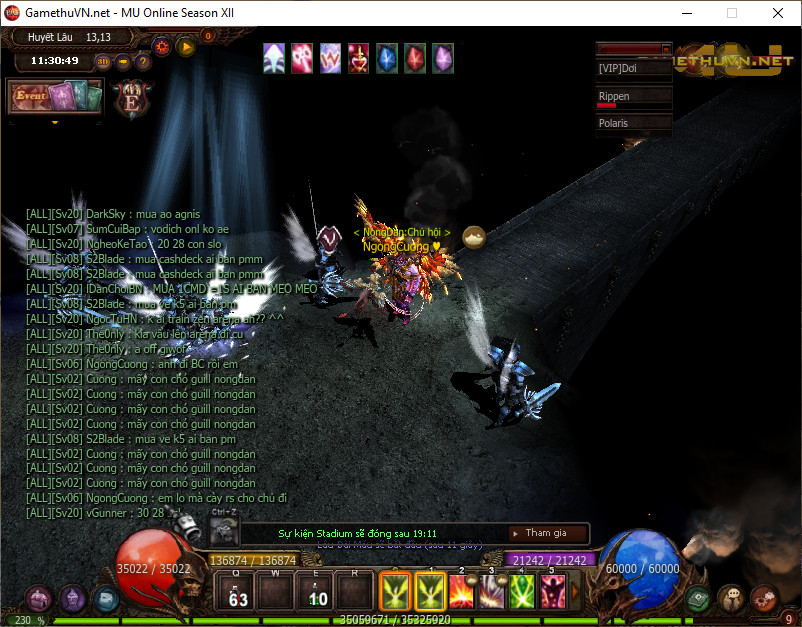The width and height of the screenshot is (802, 627).
Task: Select the purple figure skill in slot 5
Action: pos(552,592)
